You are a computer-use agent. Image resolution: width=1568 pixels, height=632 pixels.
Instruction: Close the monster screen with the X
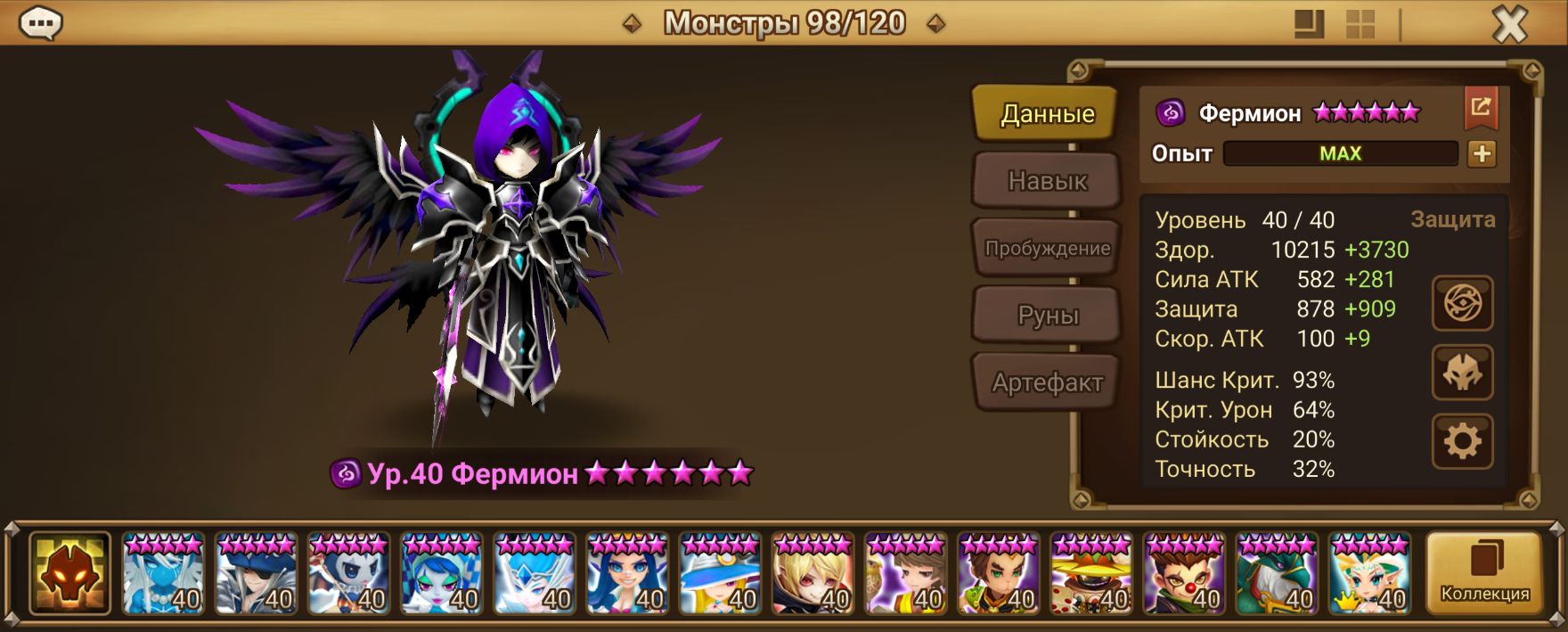(x=1509, y=25)
